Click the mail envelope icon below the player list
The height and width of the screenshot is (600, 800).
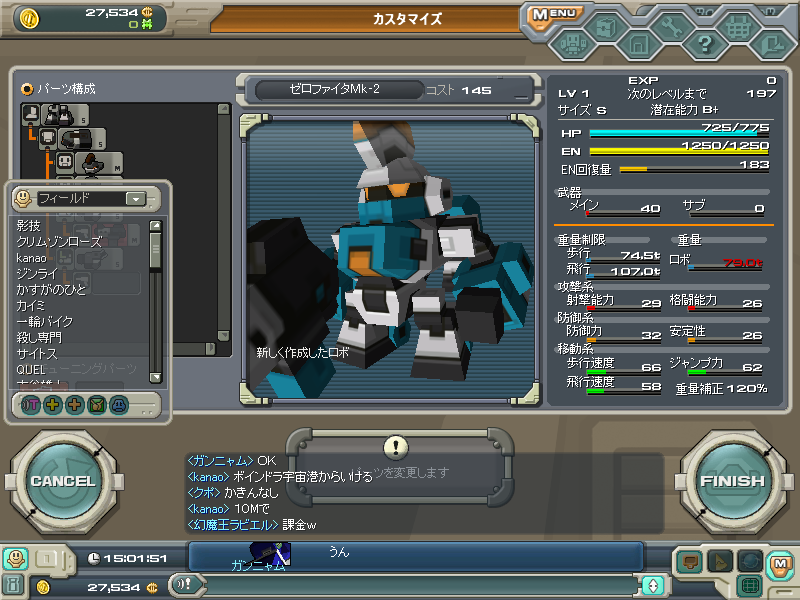[97, 405]
